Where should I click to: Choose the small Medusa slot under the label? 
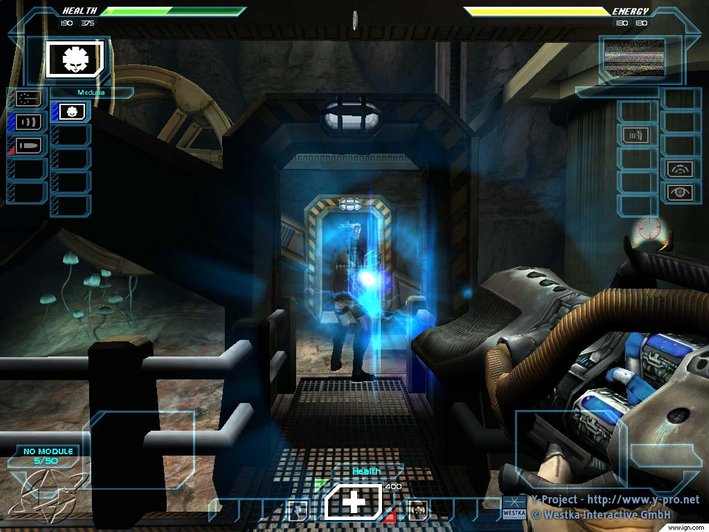(x=70, y=111)
